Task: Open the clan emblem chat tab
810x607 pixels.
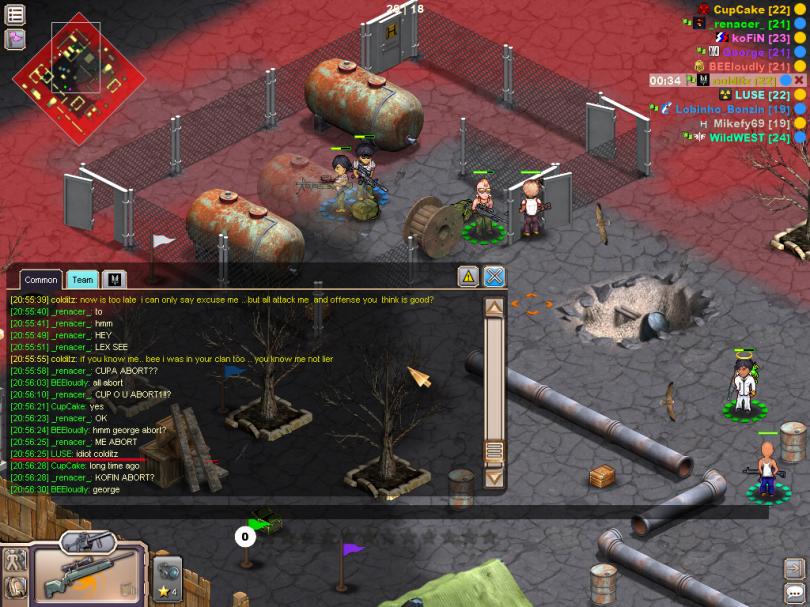Action: point(113,280)
